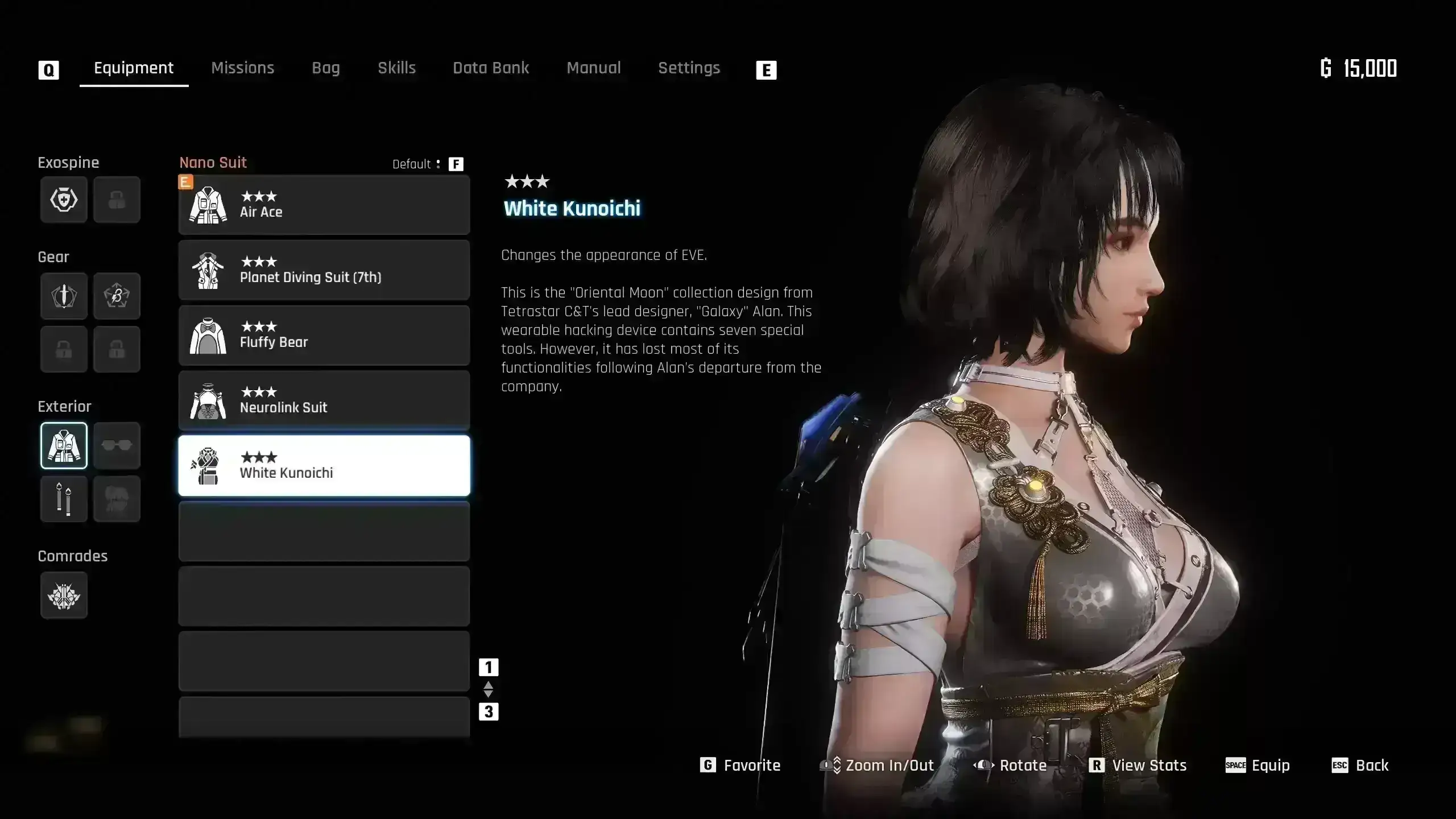Screen dimensions: 1456x819
Task: Open the Bag tab
Action: [x=325, y=68]
